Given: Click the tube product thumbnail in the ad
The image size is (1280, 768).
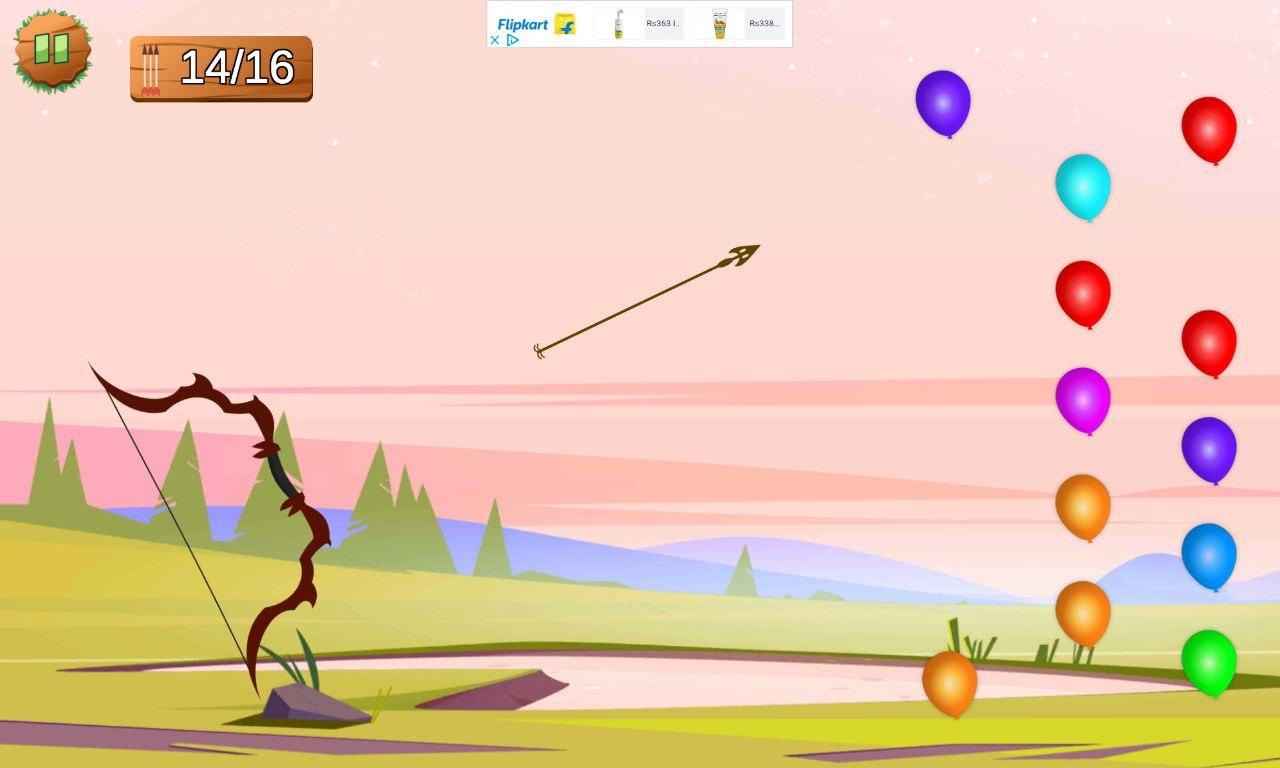Looking at the screenshot, I should pos(718,24).
